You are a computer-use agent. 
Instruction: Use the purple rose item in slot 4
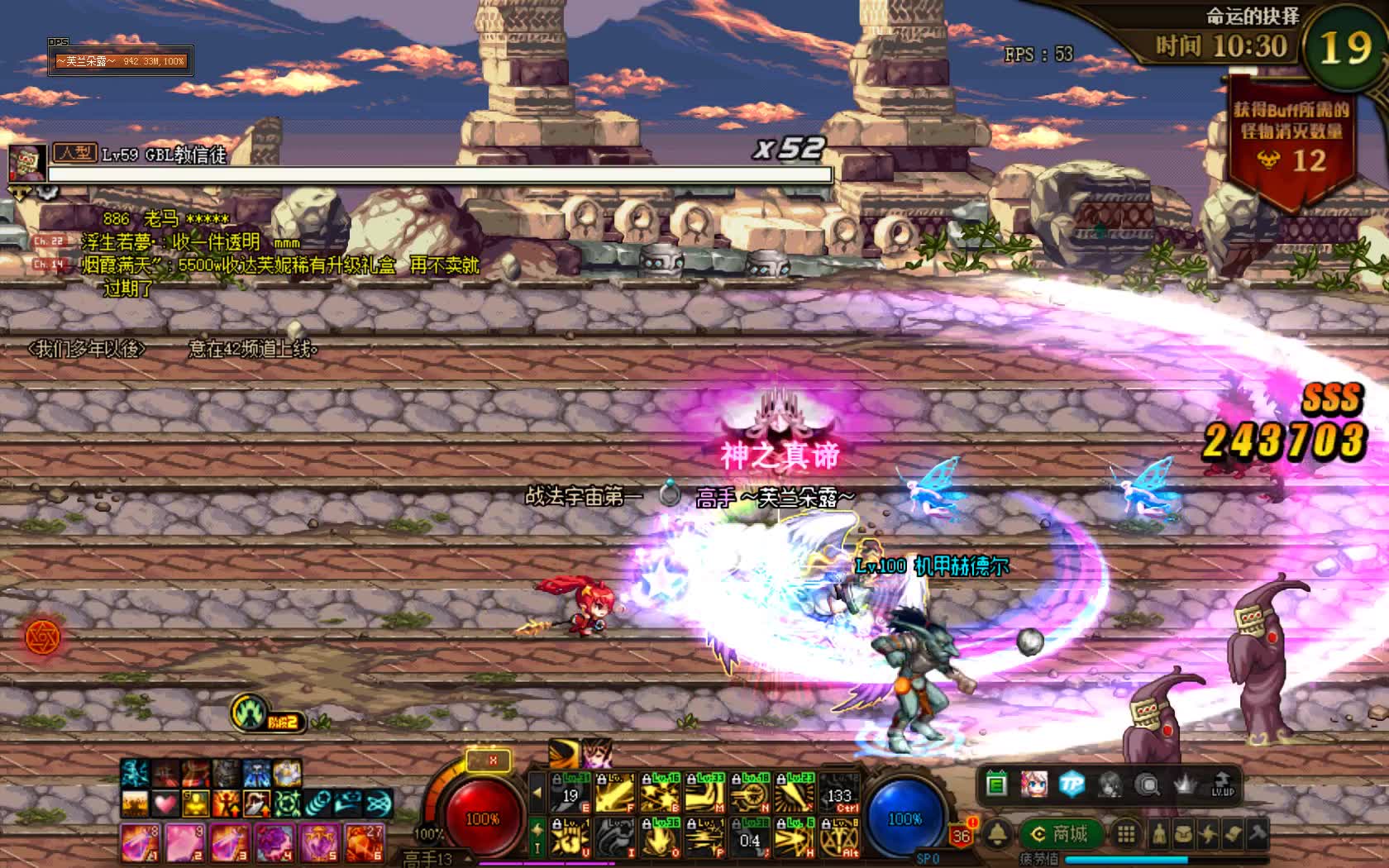pyautogui.click(x=274, y=842)
